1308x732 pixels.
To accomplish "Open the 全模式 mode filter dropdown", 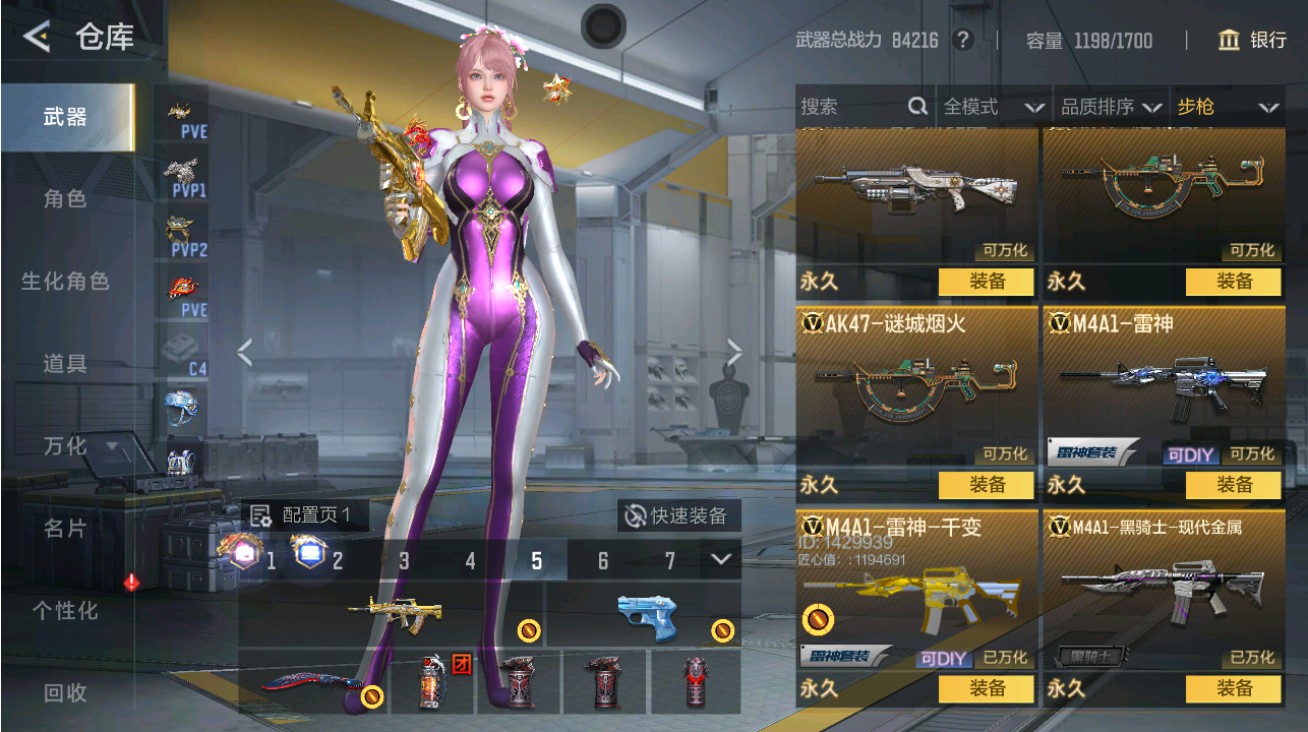I will [x=992, y=107].
